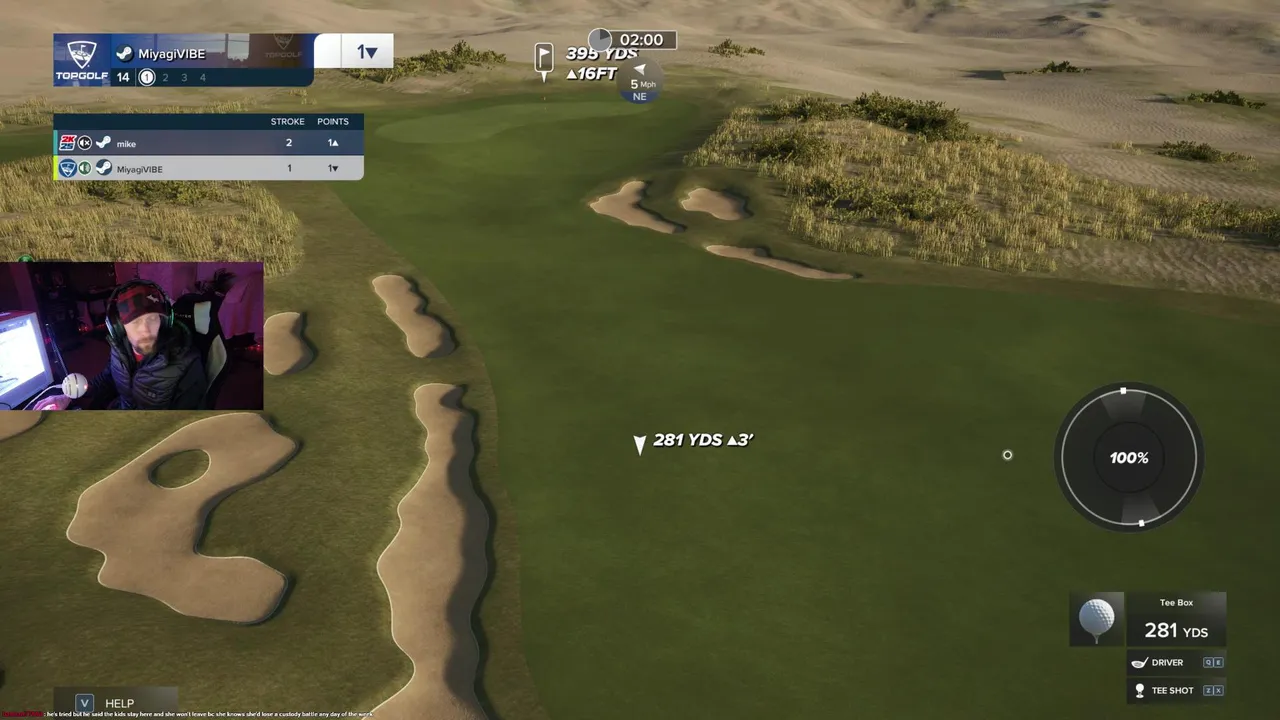The height and width of the screenshot is (720, 1280).
Task: Change the Tee Shot shot type
Action: coord(1172,690)
